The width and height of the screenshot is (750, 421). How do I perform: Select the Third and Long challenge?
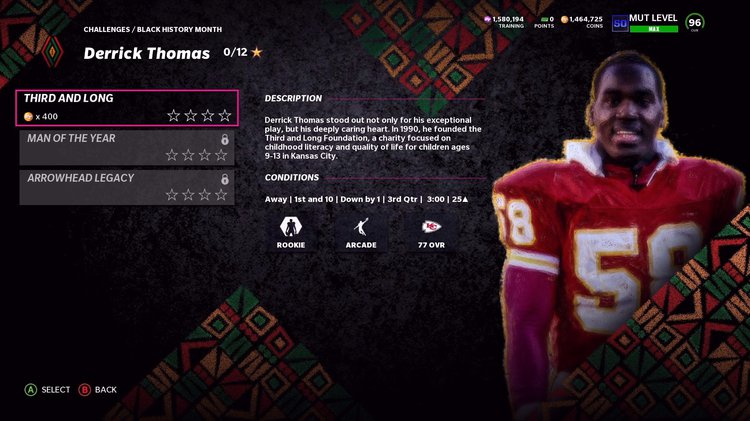(x=128, y=108)
